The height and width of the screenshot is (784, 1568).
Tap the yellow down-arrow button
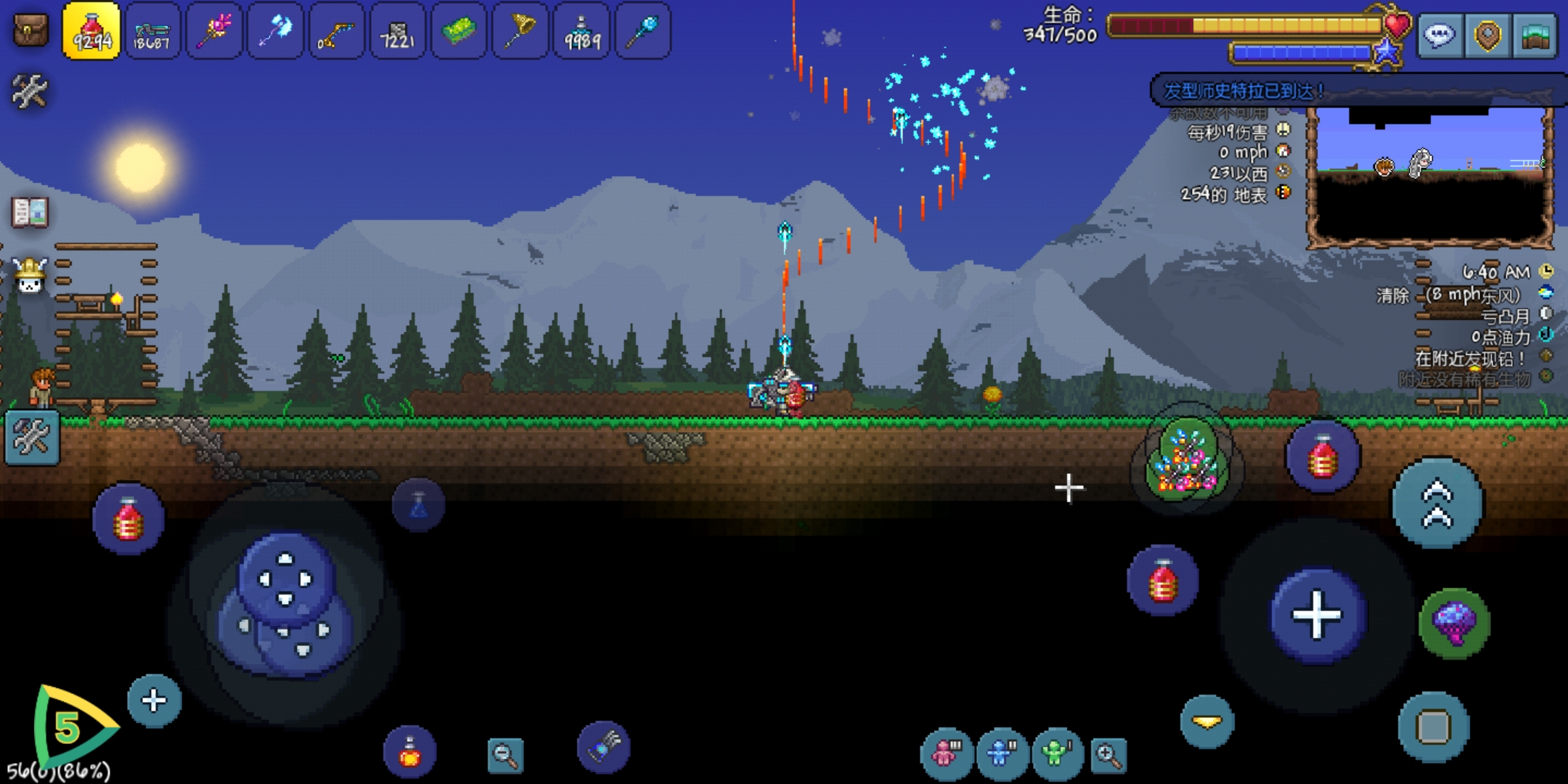point(1207,722)
